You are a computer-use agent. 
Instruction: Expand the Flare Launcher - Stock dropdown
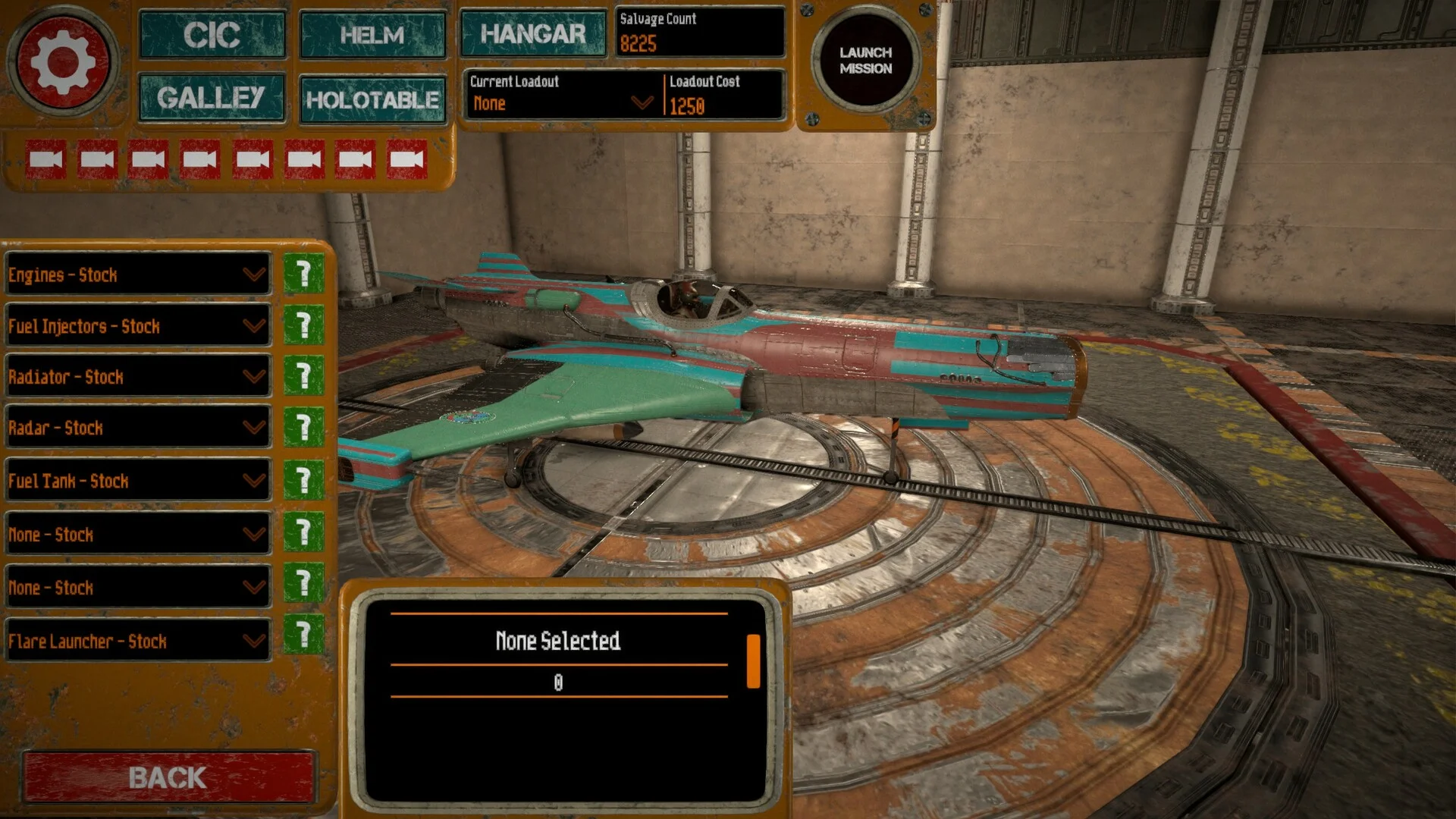pos(138,641)
